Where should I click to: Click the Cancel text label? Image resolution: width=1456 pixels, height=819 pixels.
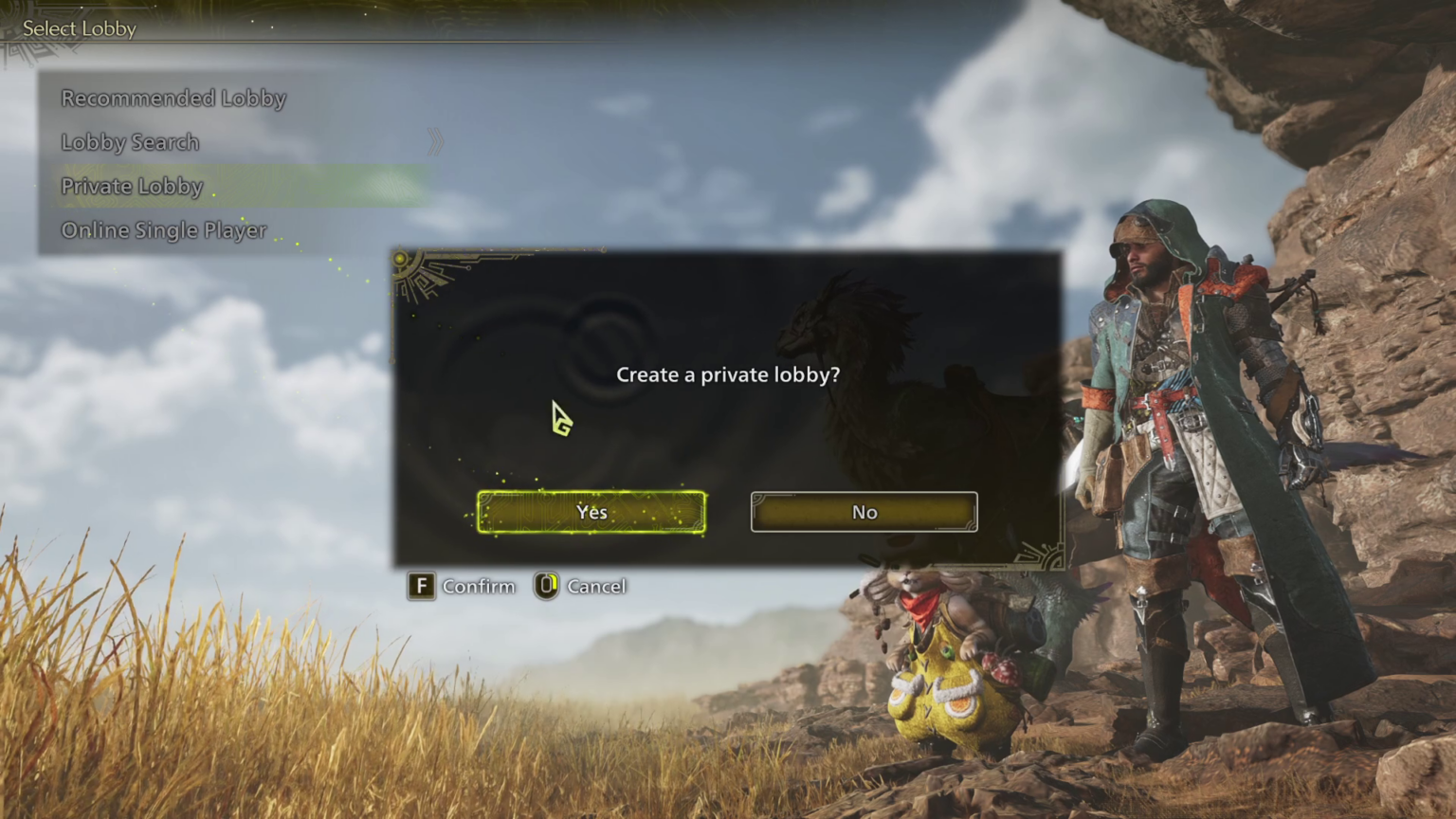click(596, 586)
